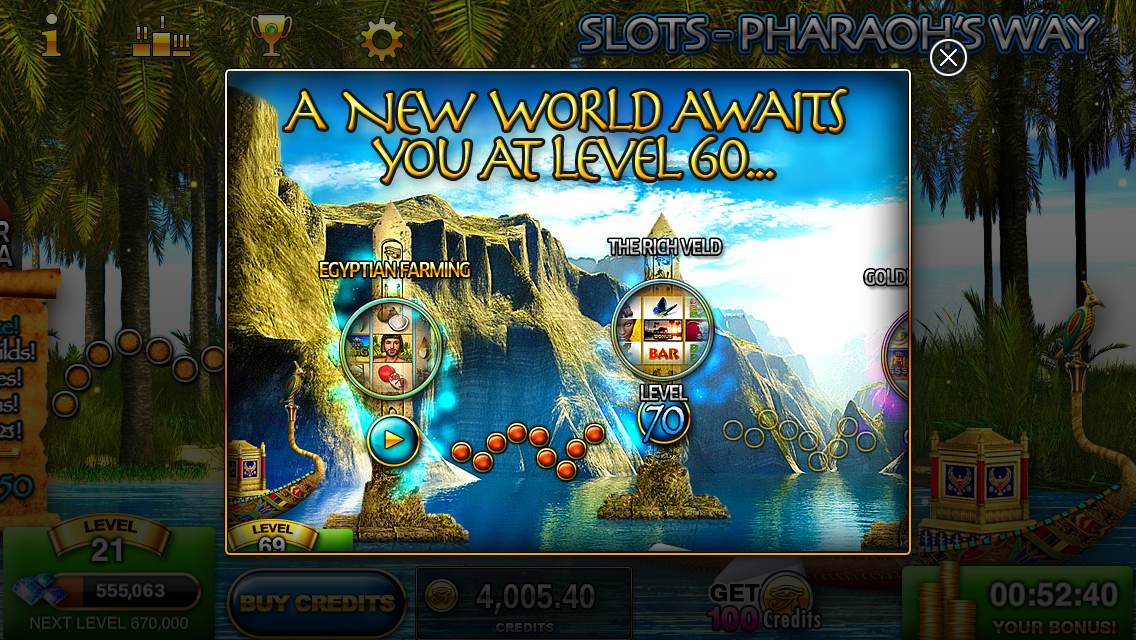Viewport: 1136px width, 640px height.
Task: Select the Egyptian Farming slot thumbnail
Action: point(390,347)
